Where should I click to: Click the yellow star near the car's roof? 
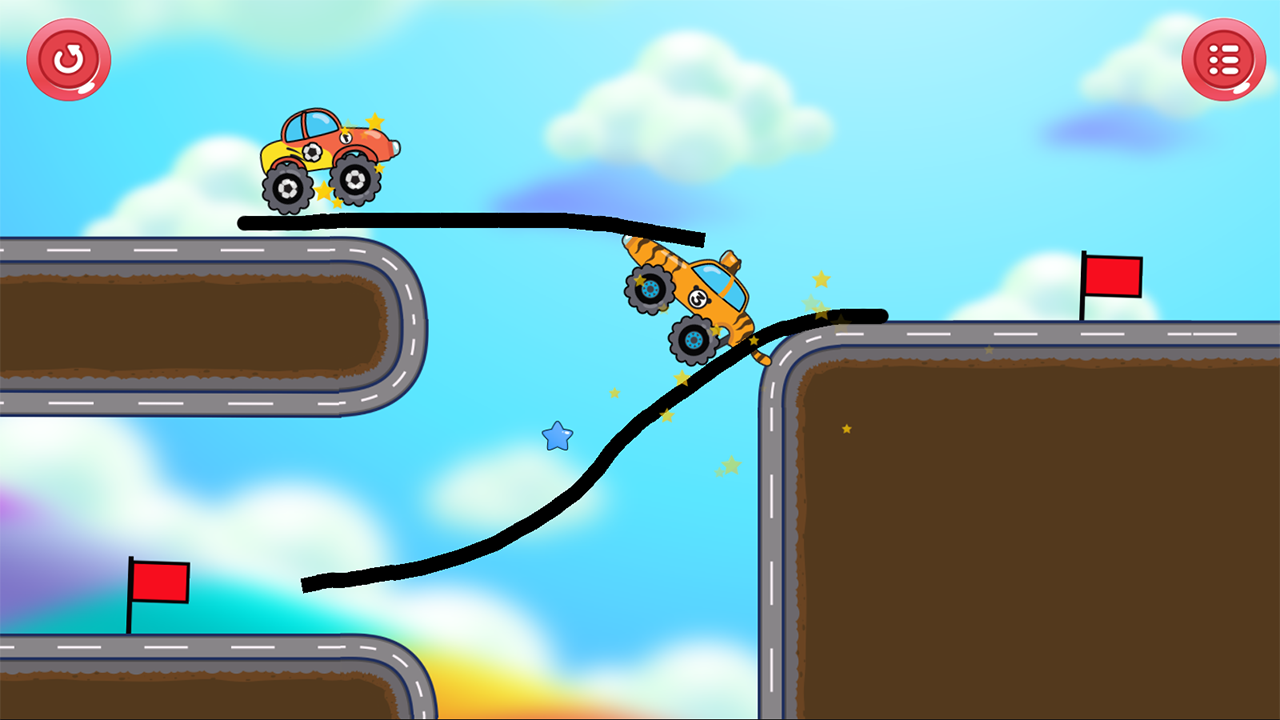[372, 120]
